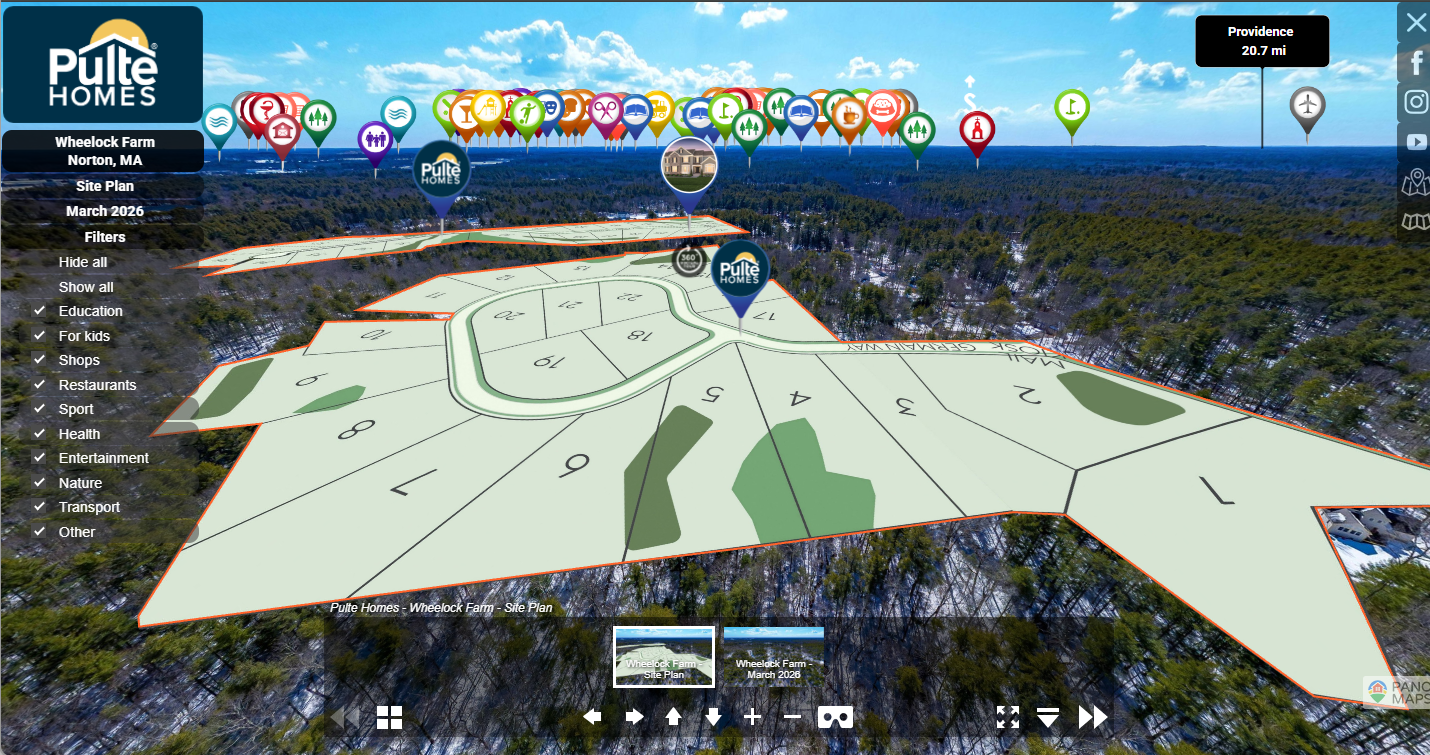Toggle the Transport filter
The image size is (1430, 755).
(x=40, y=507)
